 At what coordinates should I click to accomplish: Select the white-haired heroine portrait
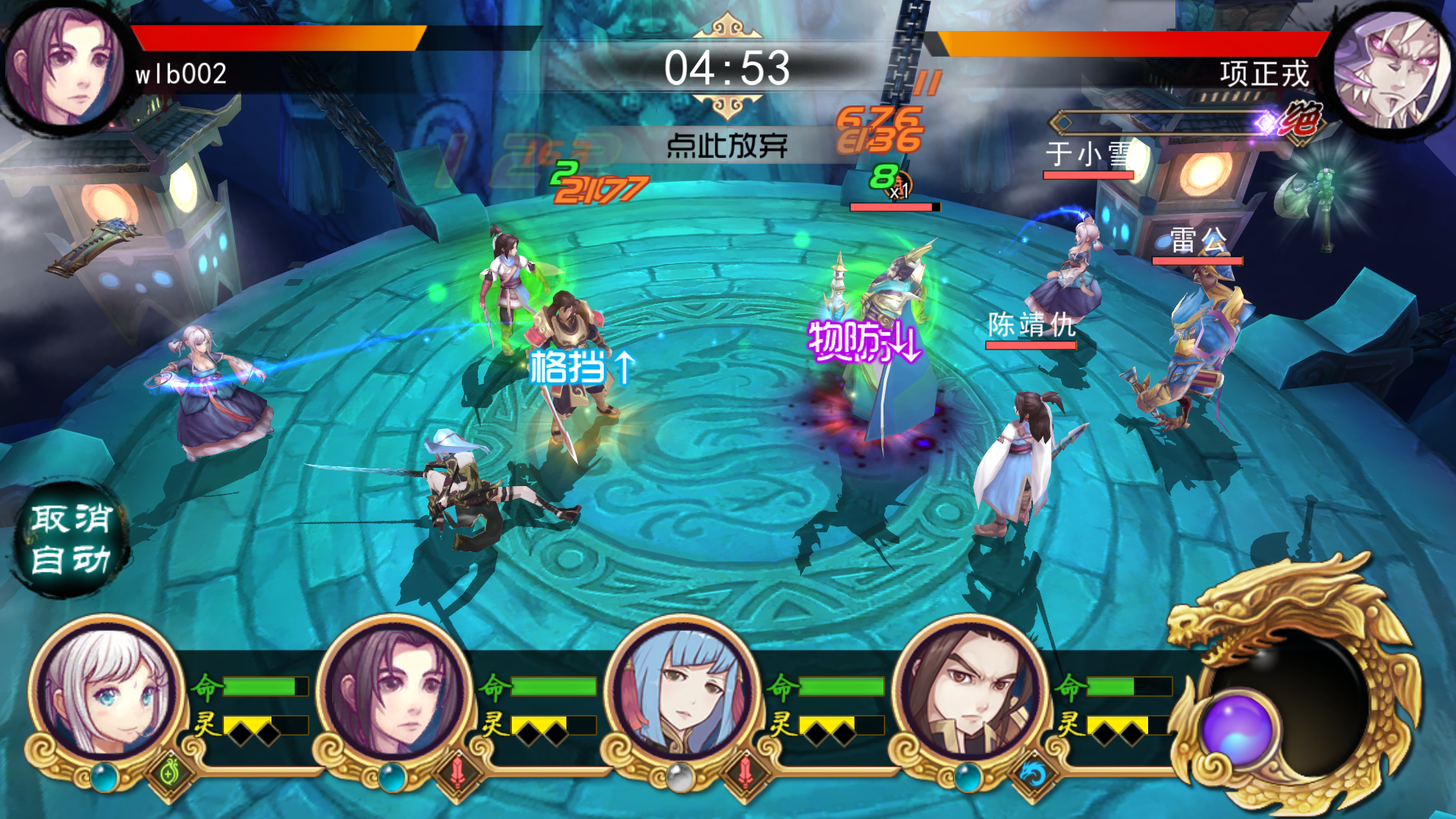click(106, 692)
